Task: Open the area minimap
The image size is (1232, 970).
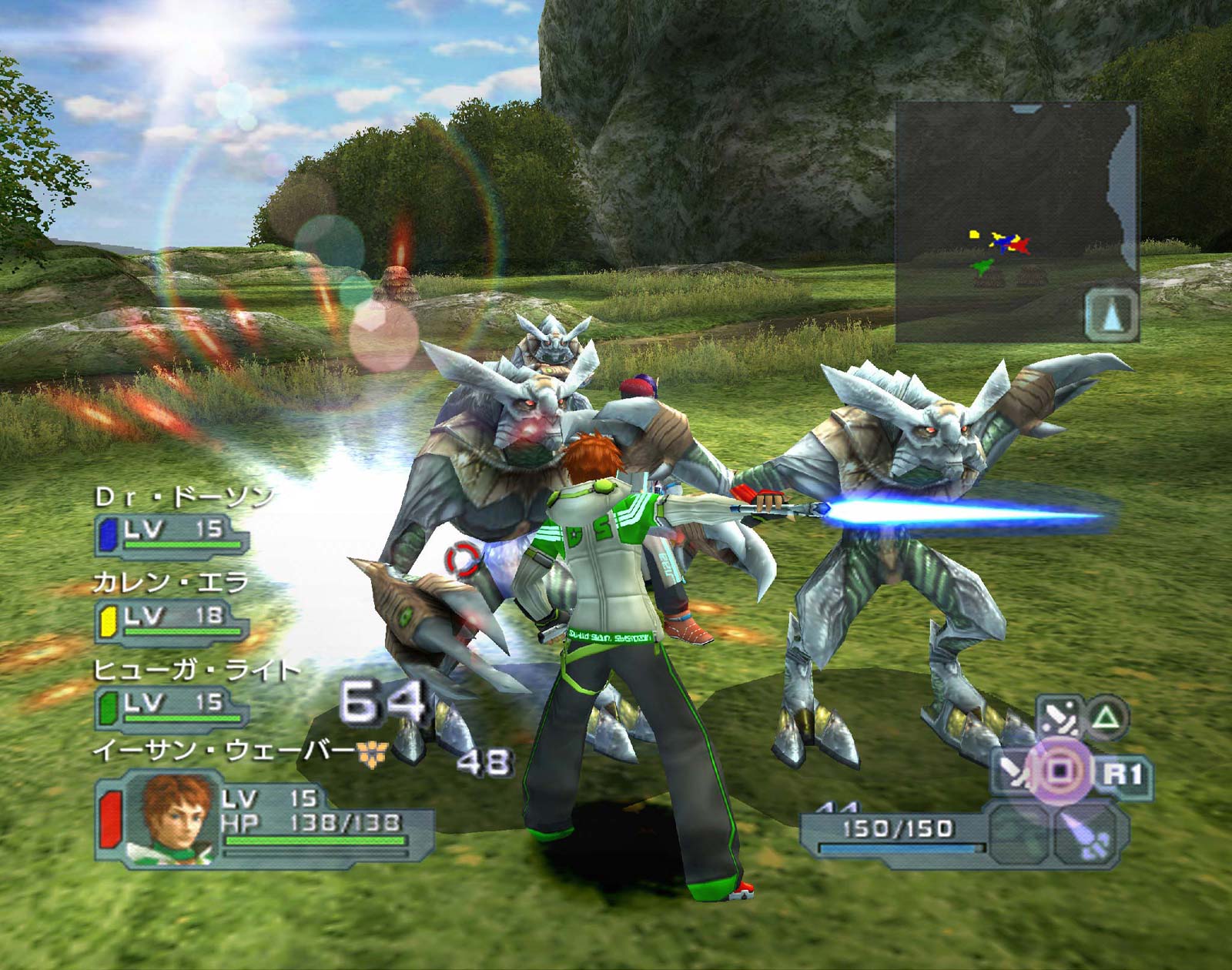Action: (1016, 222)
